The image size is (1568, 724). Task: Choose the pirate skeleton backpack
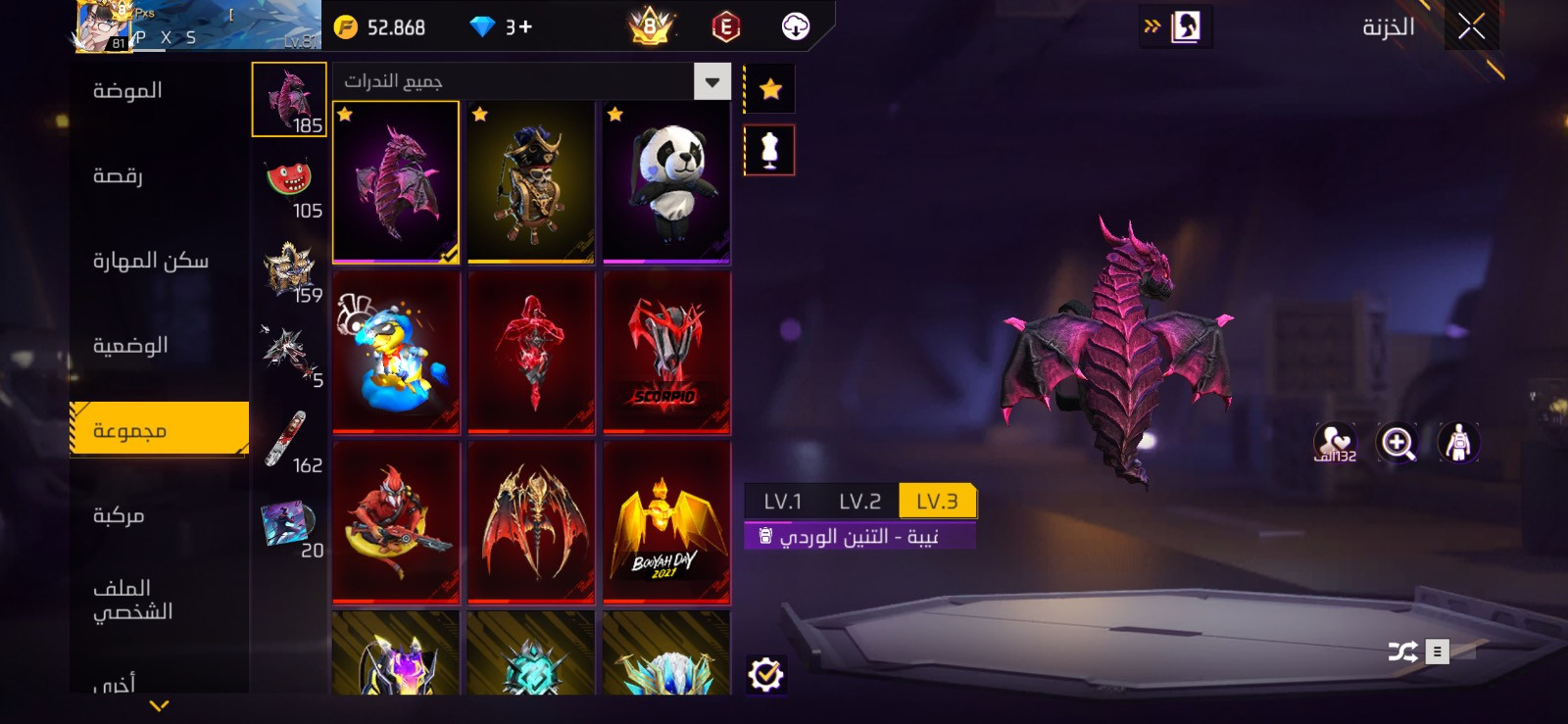(531, 182)
